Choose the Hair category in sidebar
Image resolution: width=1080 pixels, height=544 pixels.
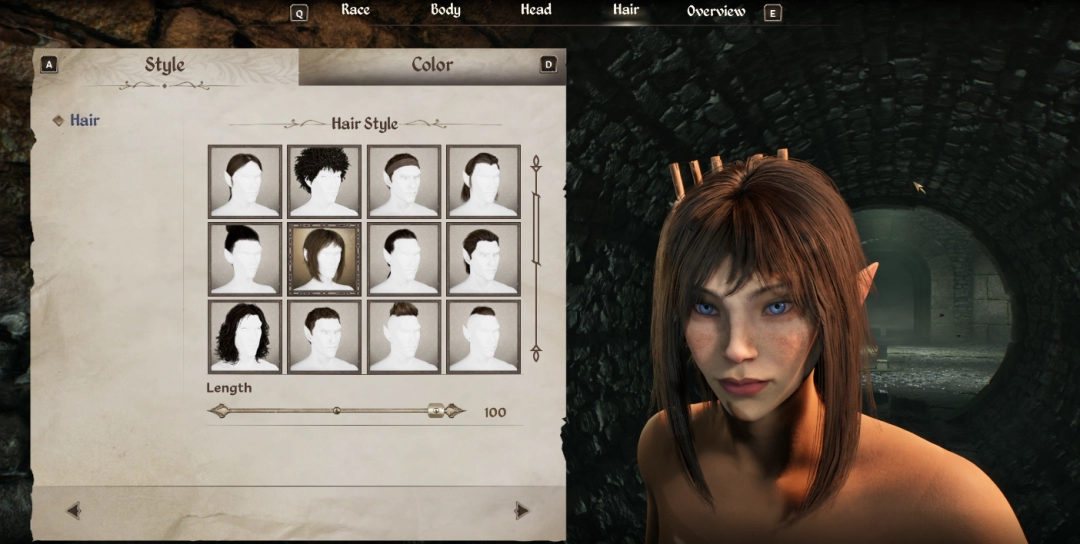point(84,120)
